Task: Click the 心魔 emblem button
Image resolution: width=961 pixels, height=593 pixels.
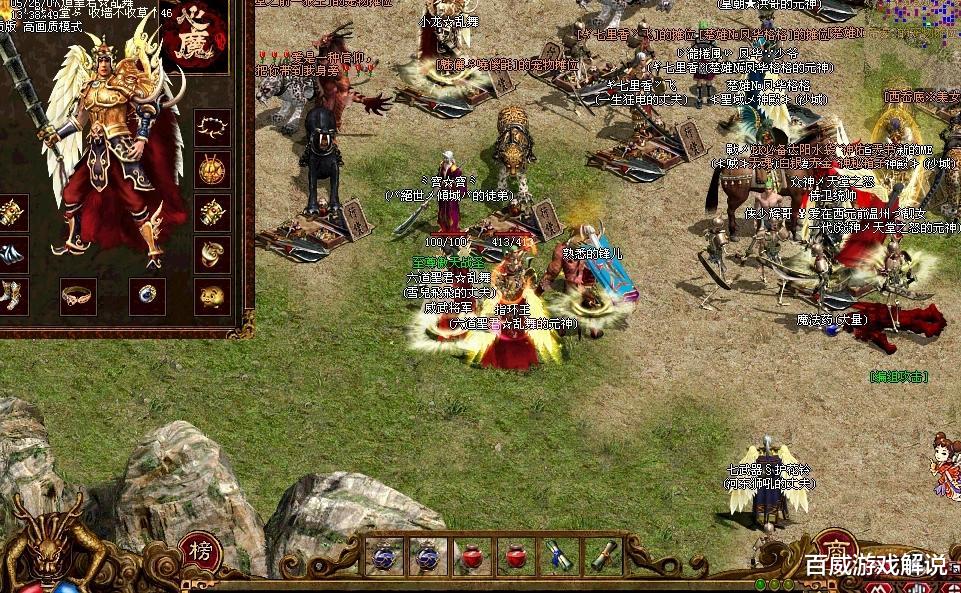Action: tap(197, 40)
